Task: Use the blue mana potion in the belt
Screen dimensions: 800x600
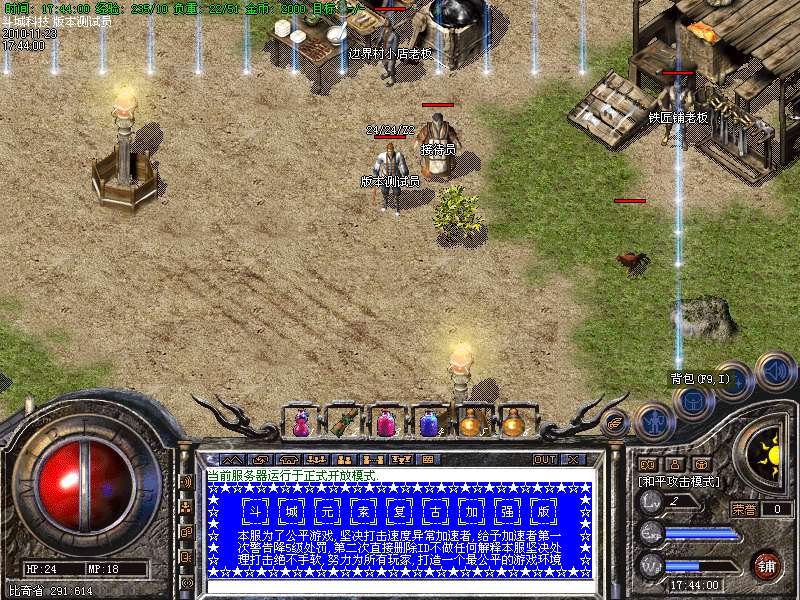Action: pyautogui.click(x=428, y=424)
